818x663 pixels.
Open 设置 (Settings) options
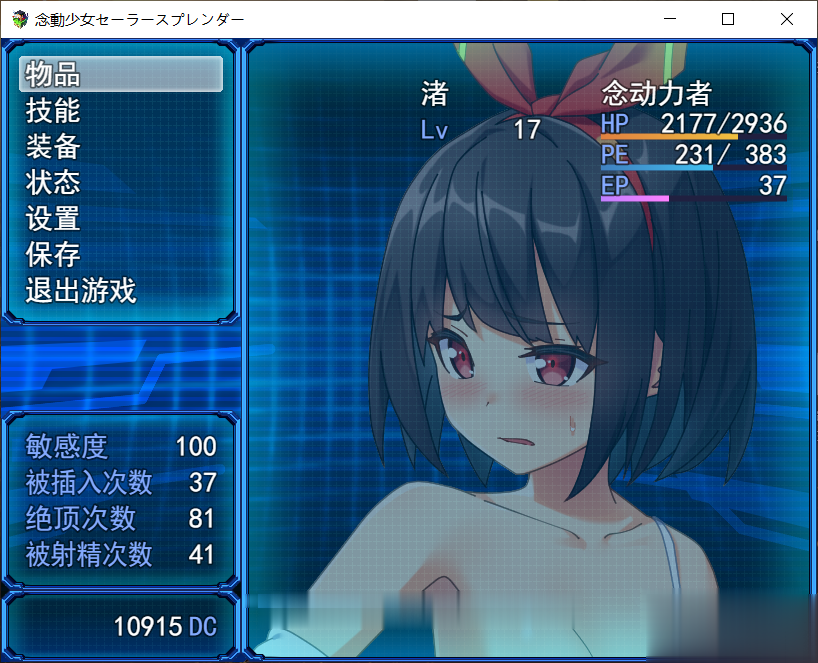pyautogui.click(x=120, y=219)
